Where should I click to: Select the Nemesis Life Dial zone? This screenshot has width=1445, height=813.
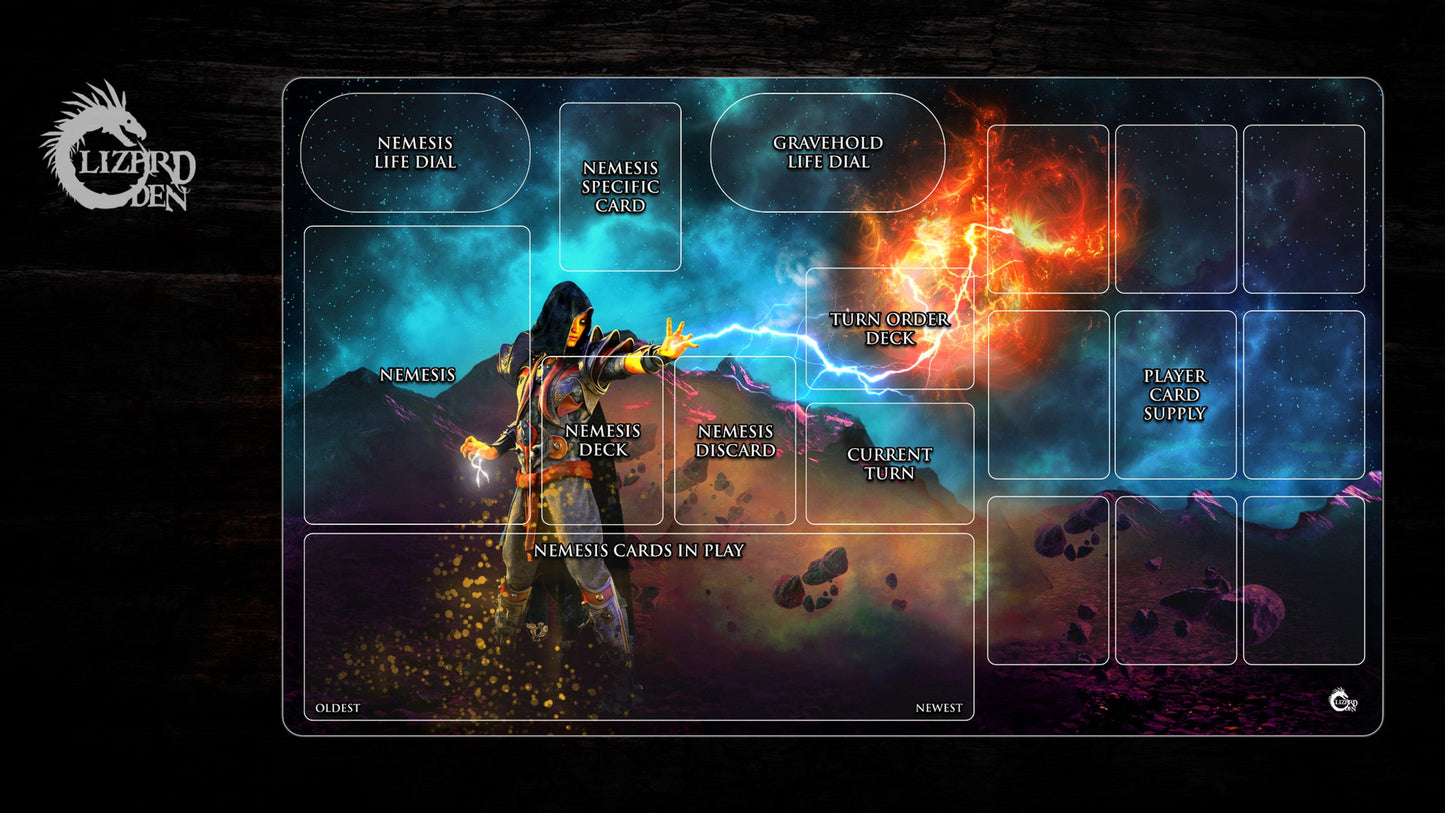(415, 153)
